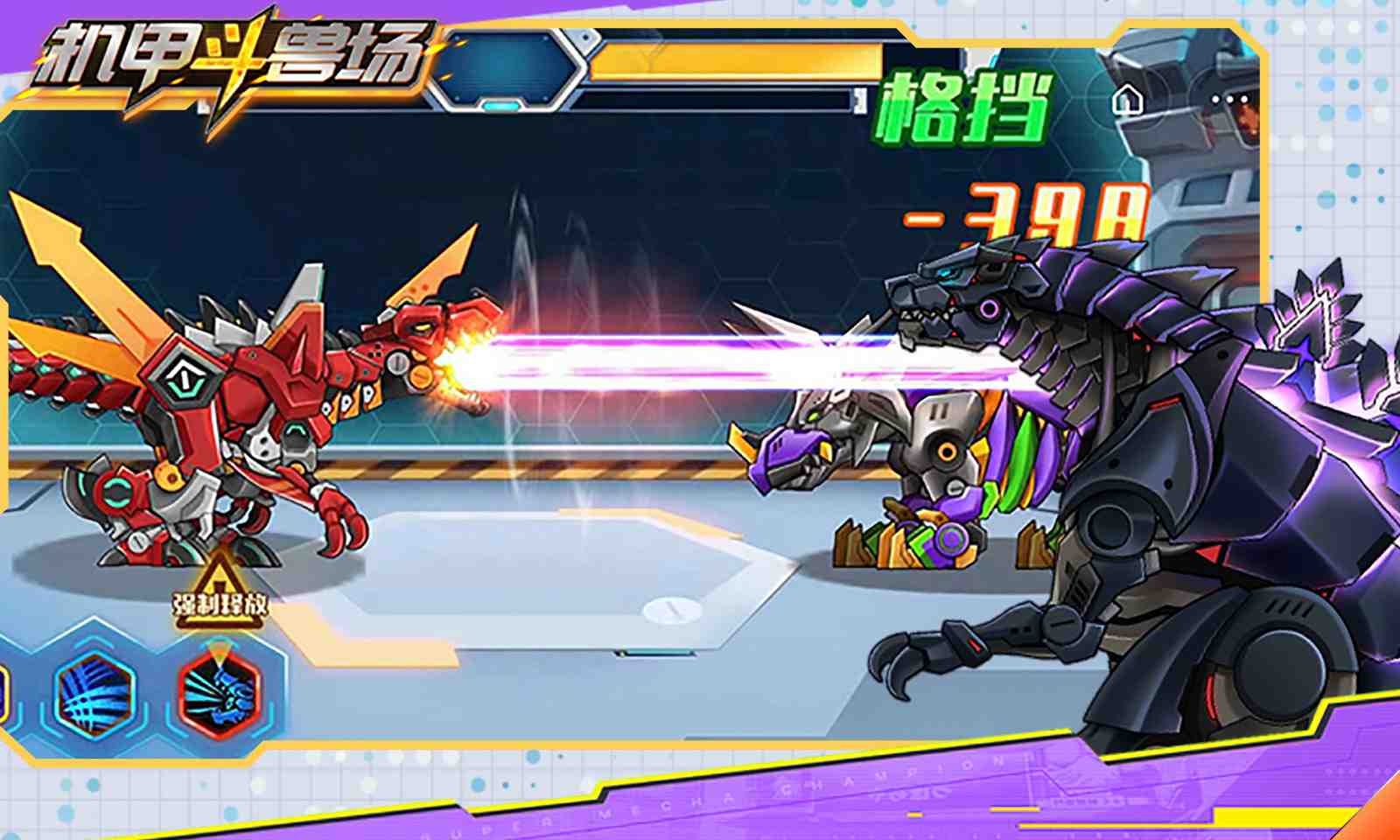Viewport: 1400px width, 840px height.
Task: Activate the blue claw-slash skill icon
Action: coord(94,693)
